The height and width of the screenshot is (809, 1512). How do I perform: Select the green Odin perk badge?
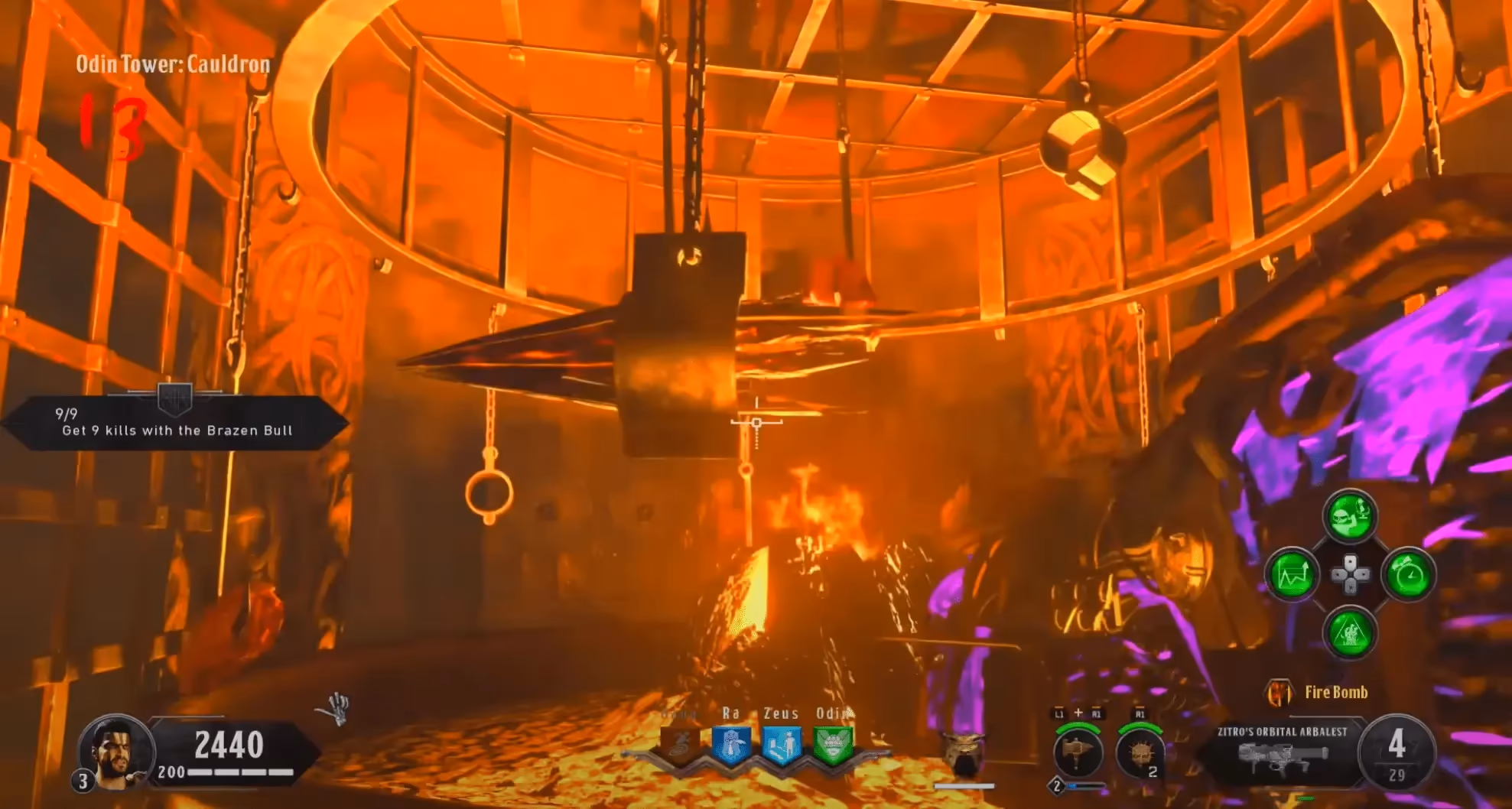832,746
